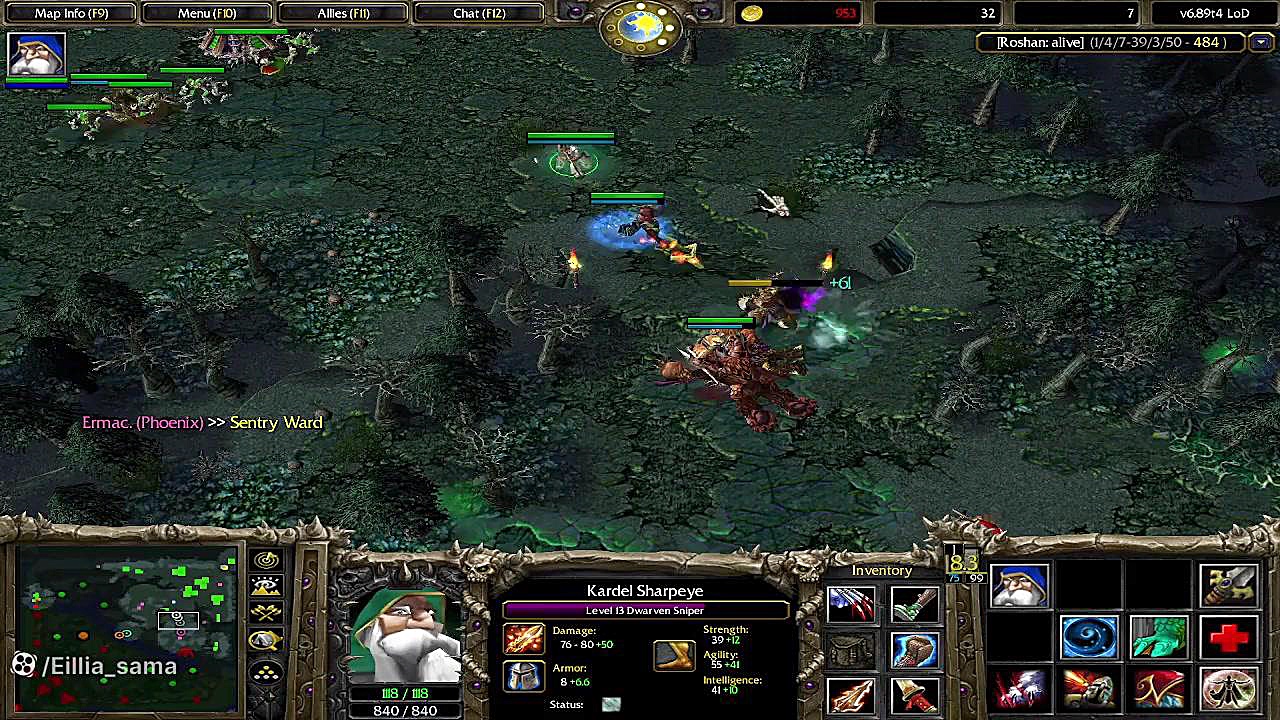Open the game Menu (F10)
This screenshot has height=720, width=1280.
(207, 13)
